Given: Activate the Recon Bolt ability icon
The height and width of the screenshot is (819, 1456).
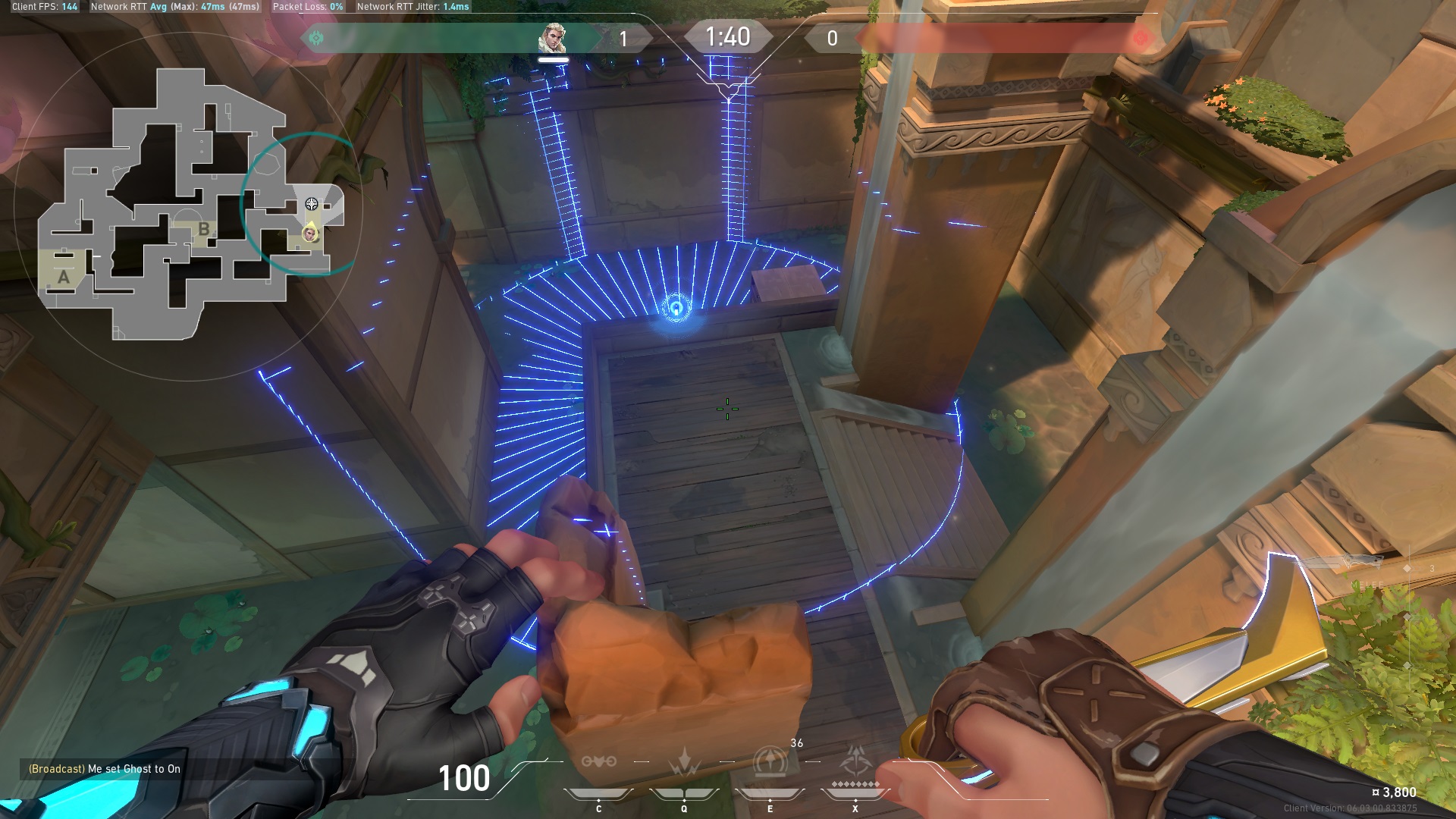Looking at the screenshot, I should pos(770,761).
